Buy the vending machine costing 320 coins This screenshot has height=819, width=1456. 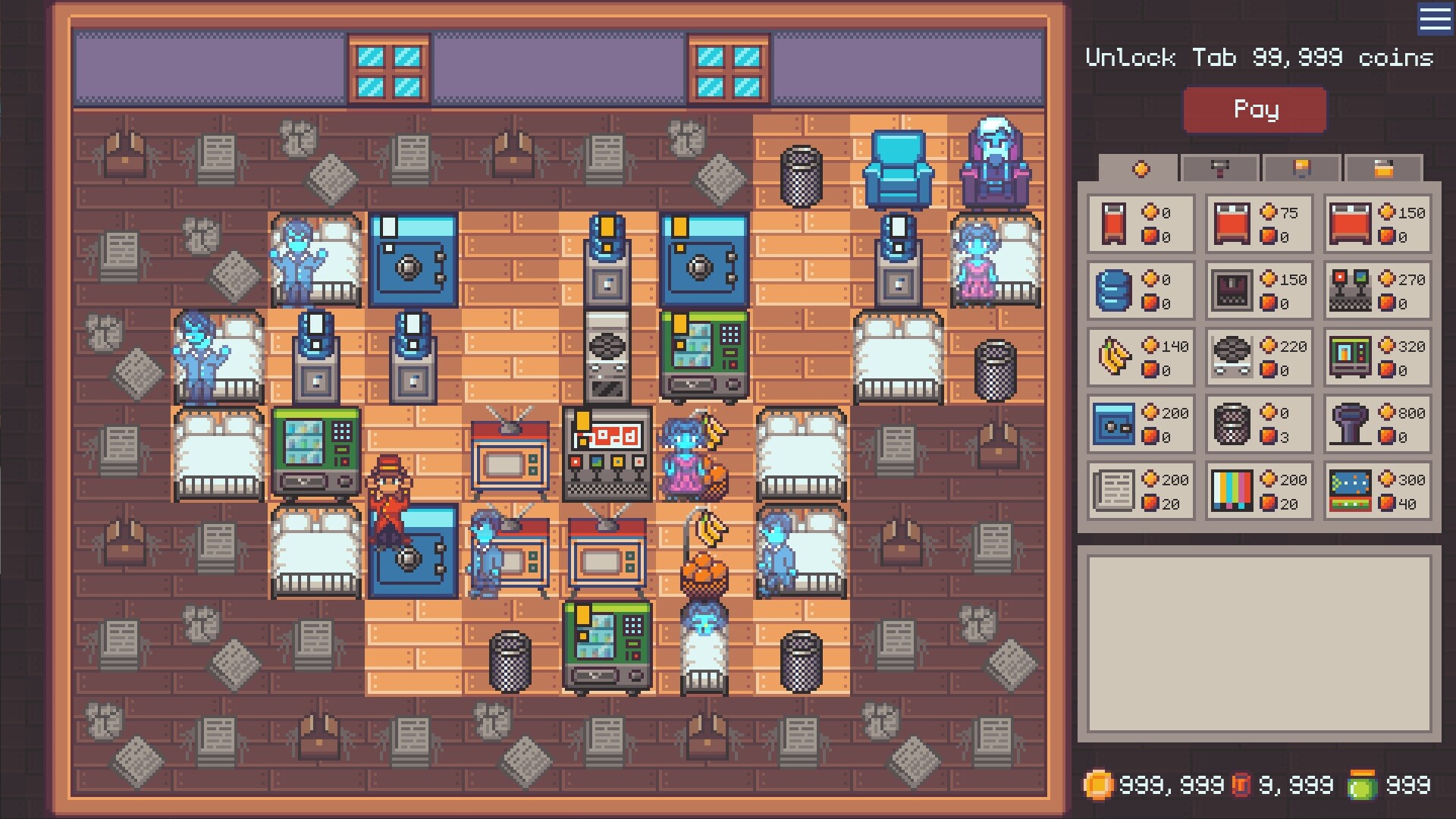pyautogui.click(x=1377, y=358)
